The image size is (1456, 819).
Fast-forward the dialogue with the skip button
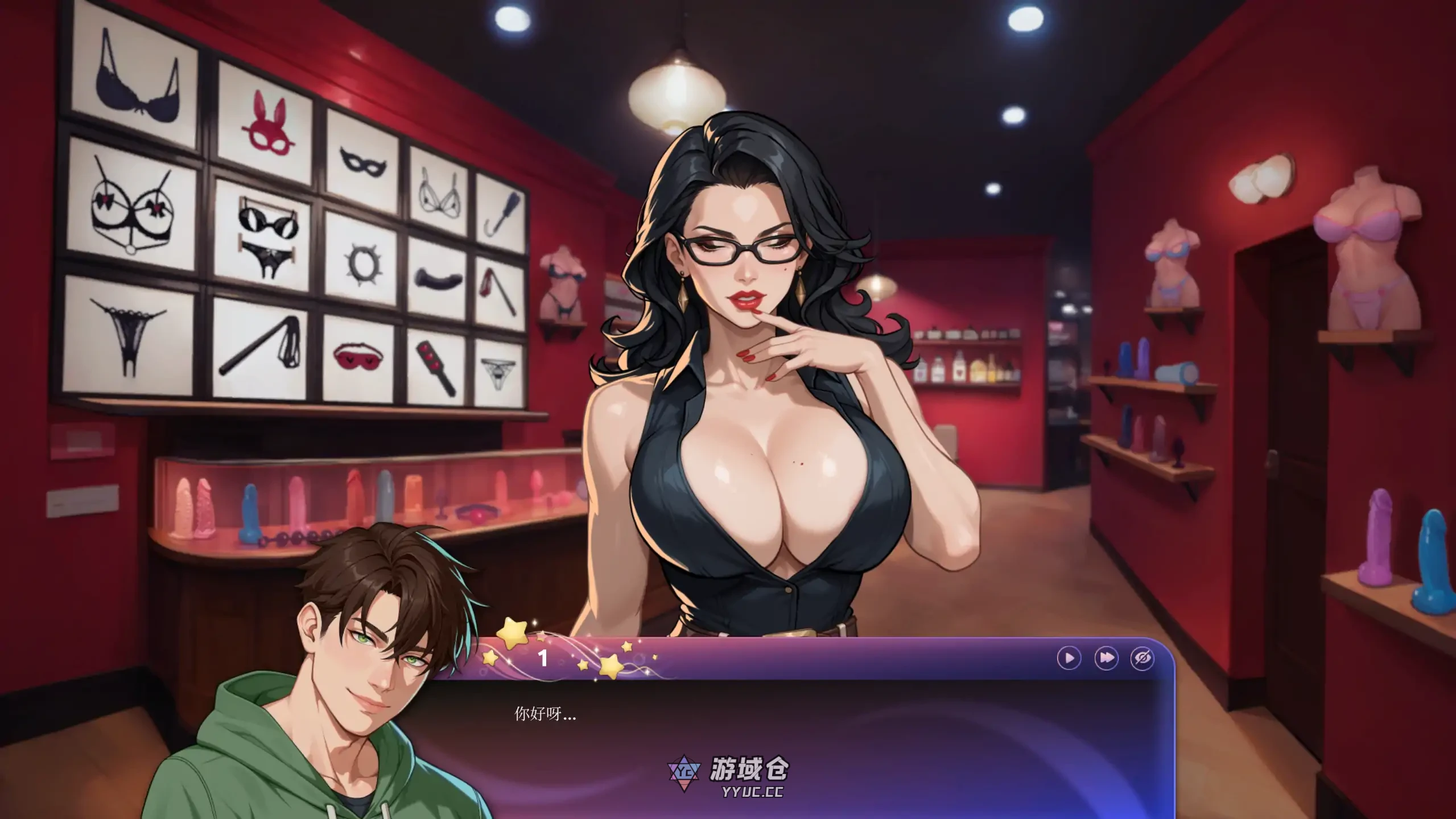pyautogui.click(x=1106, y=659)
